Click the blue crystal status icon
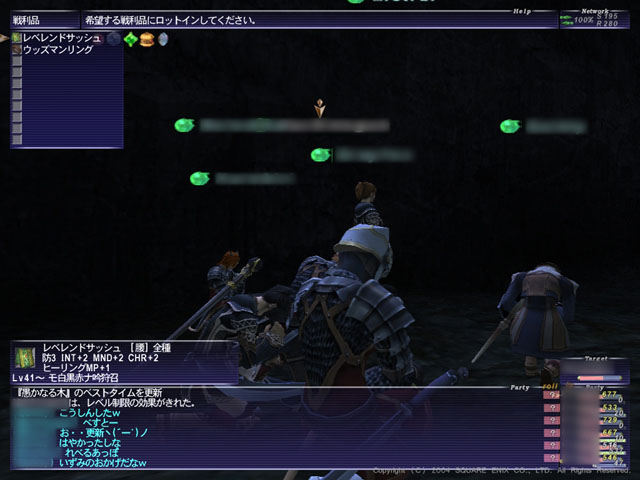Image resolution: width=640 pixels, height=480 pixels. pos(162,39)
